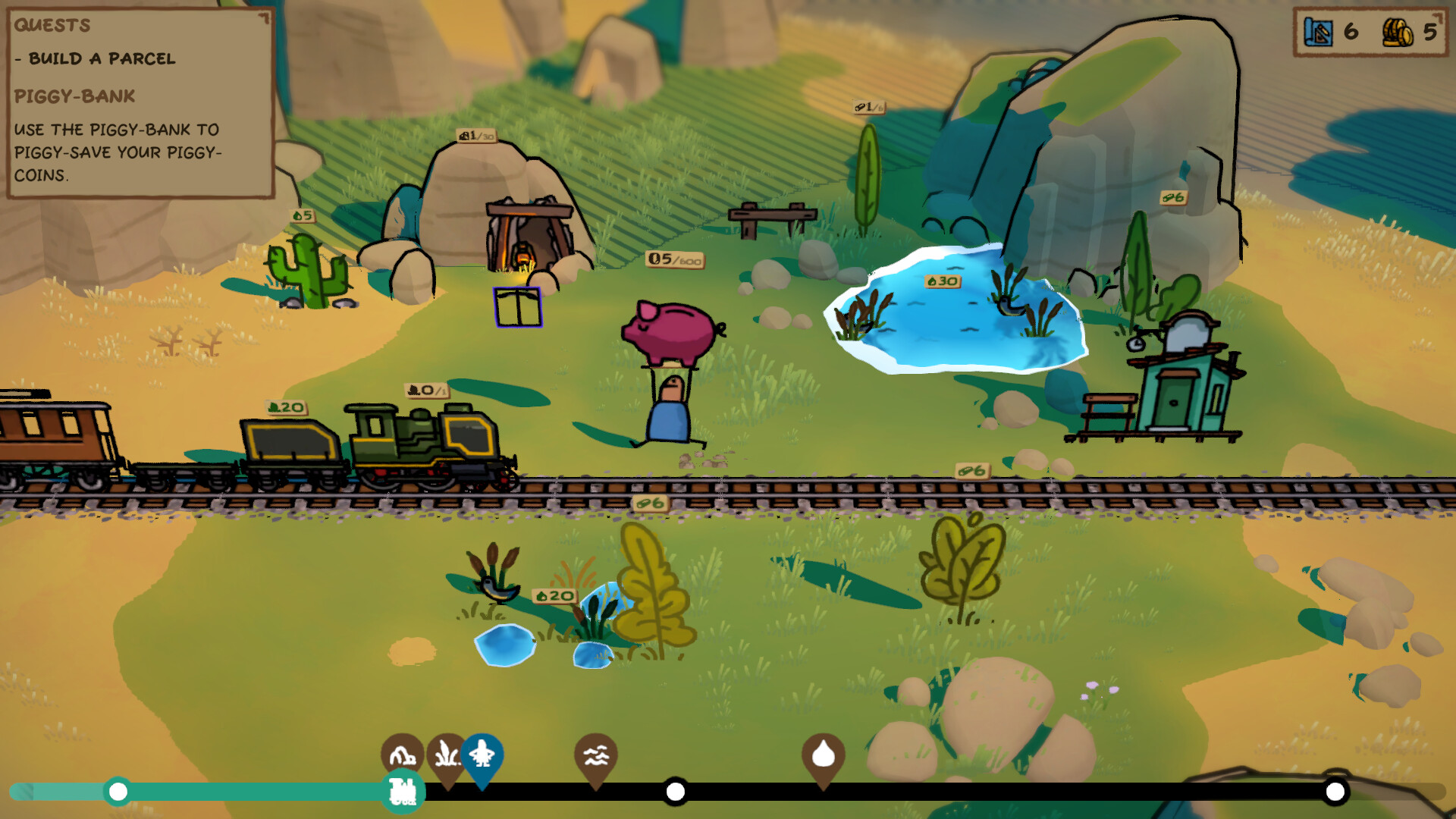
Task: Select the grass plant marker on timeline
Action: click(x=445, y=755)
